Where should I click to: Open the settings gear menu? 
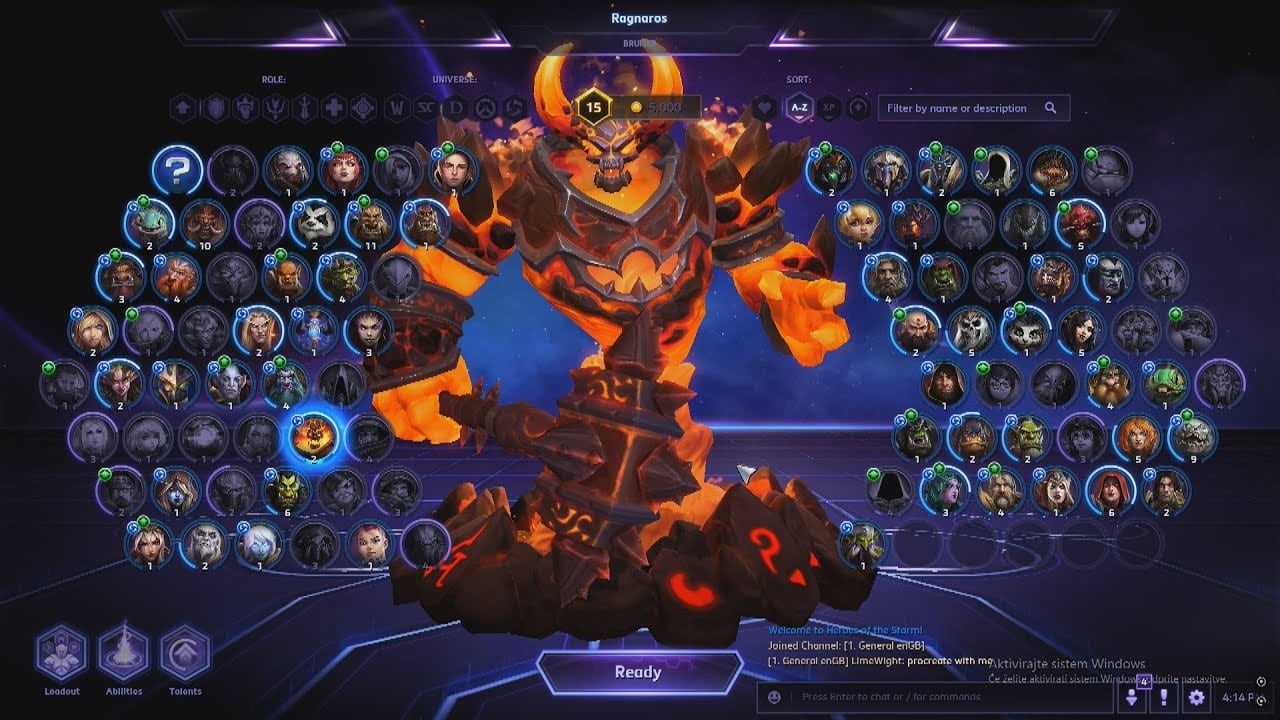point(1196,697)
